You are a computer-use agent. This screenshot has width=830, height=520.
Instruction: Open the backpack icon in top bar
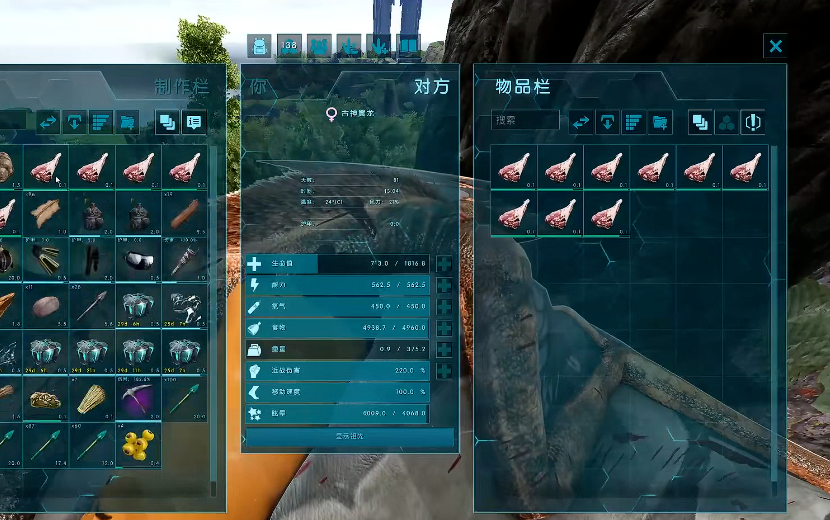click(x=260, y=46)
